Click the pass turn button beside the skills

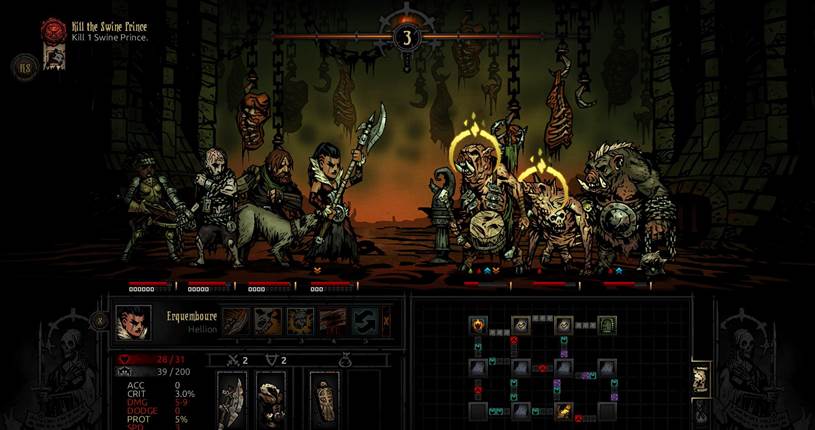(x=388, y=321)
